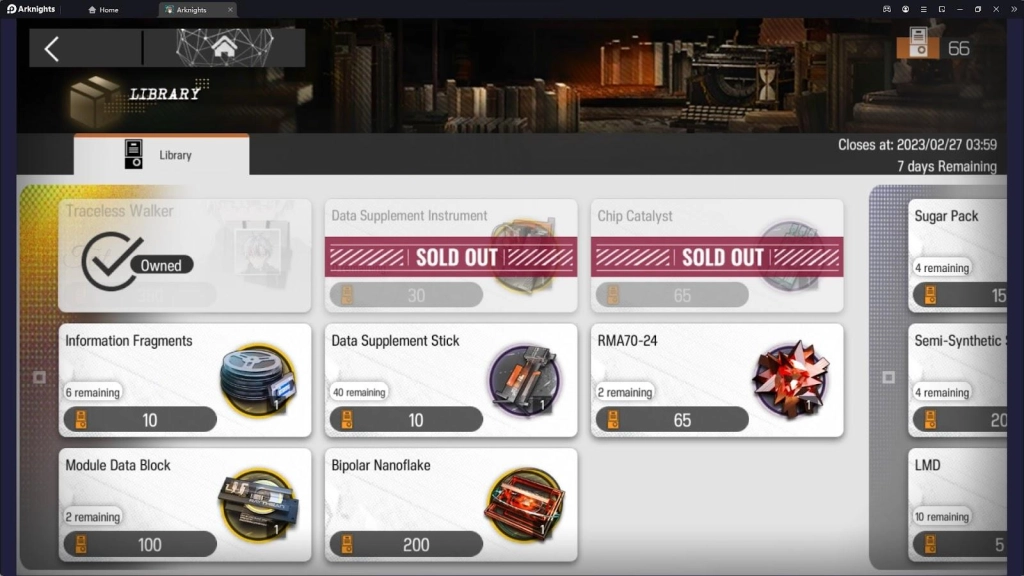Image resolution: width=1024 pixels, height=576 pixels.
Task: Click the sold out Chip Catalyst card
Action: (x=716, y=256)
